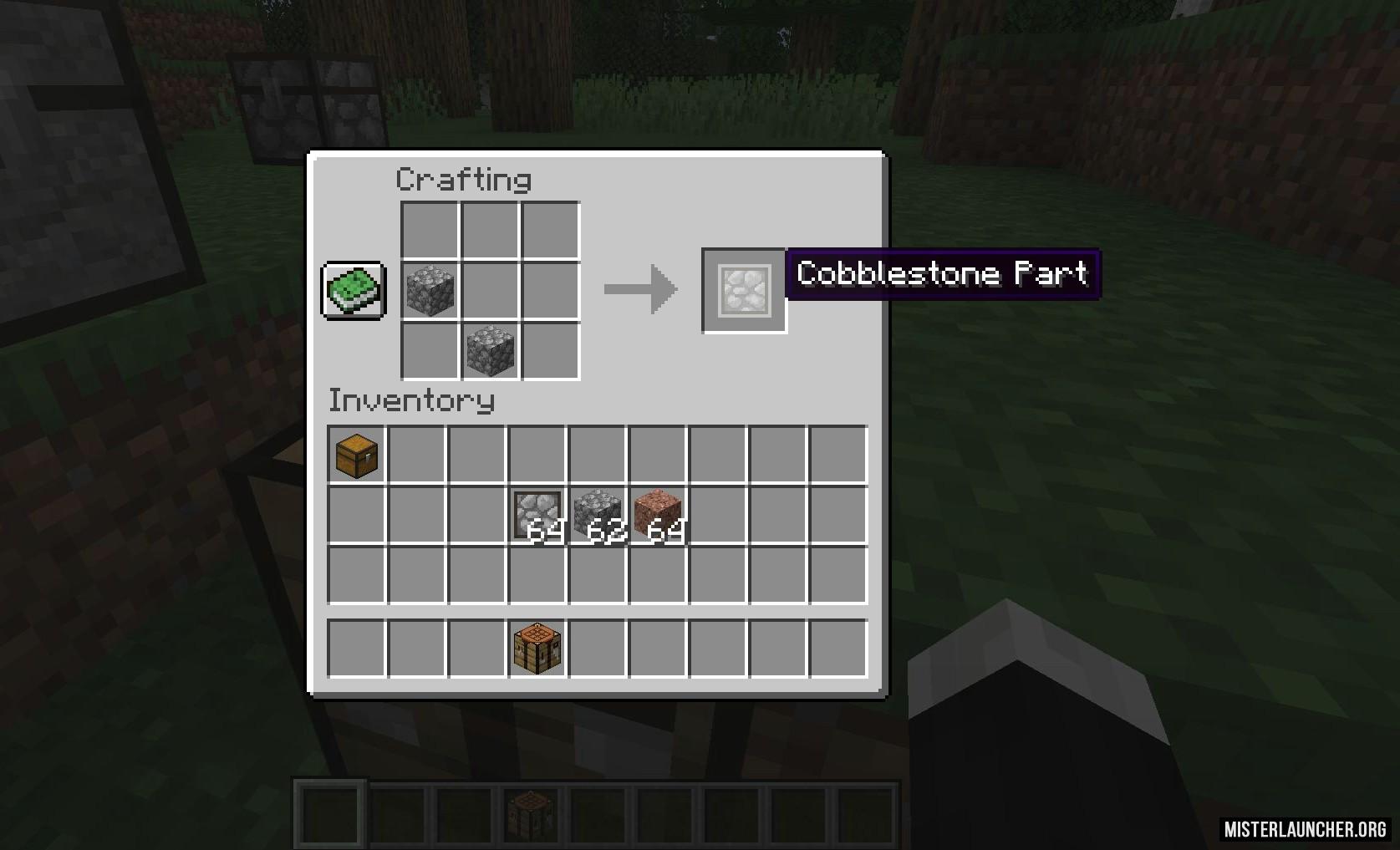Screen dimensions: 1400x850
Task: Select the Cobblestone Part stack in the inventory
Action: coord(537,516)
